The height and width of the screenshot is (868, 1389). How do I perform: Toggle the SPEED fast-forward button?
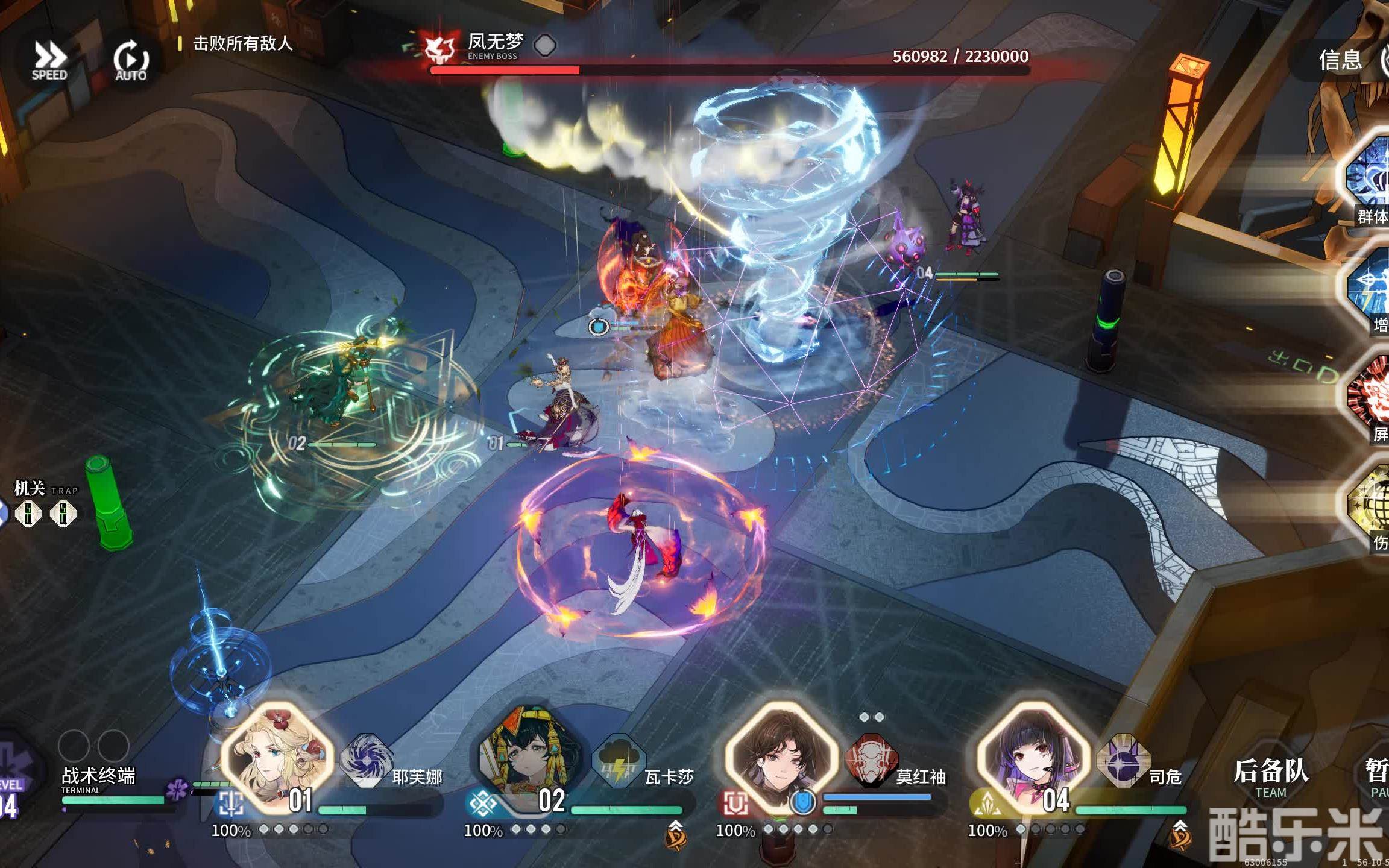pos(49,60)
